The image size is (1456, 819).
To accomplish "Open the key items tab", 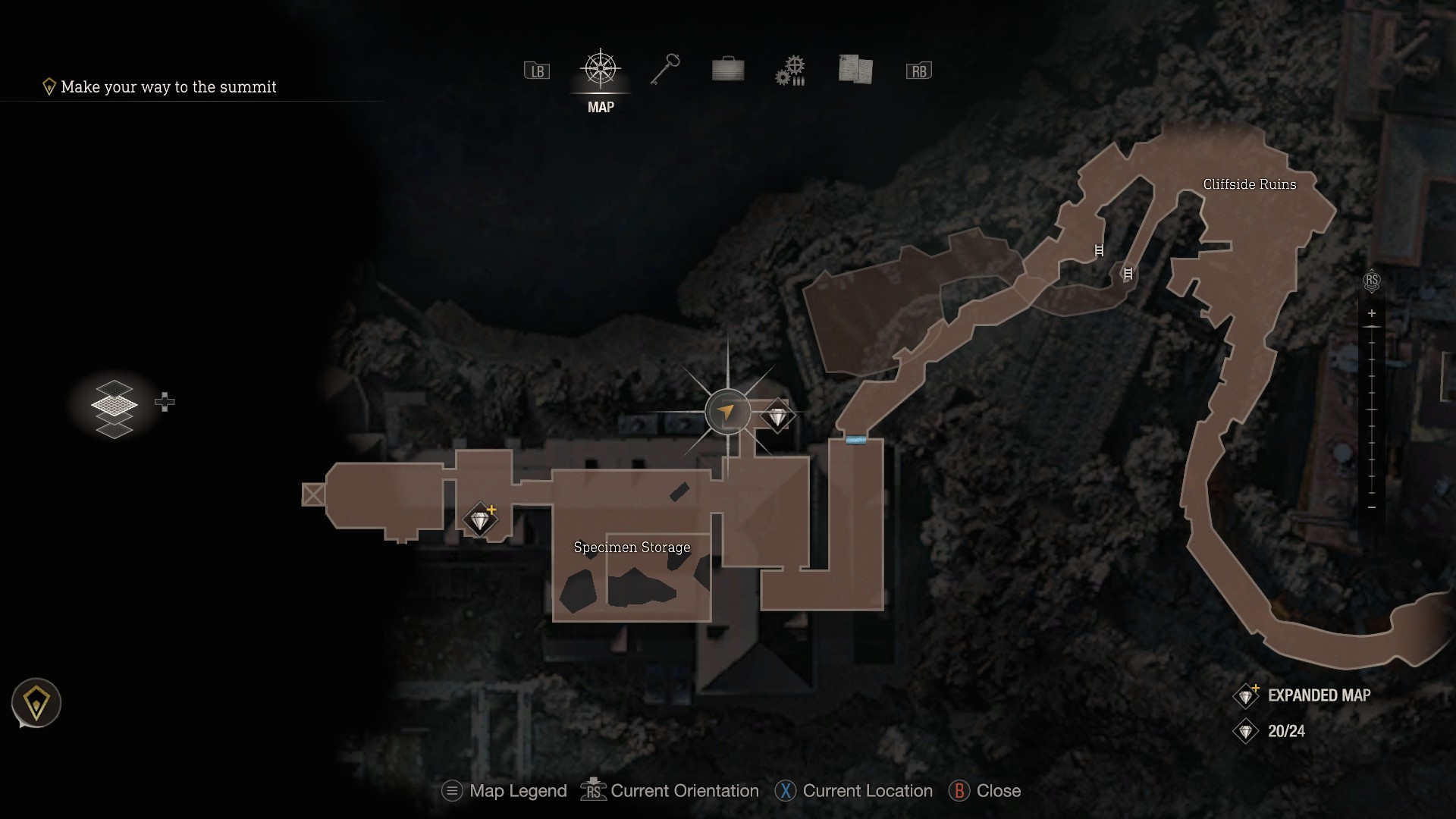I will tap(665, 70).
